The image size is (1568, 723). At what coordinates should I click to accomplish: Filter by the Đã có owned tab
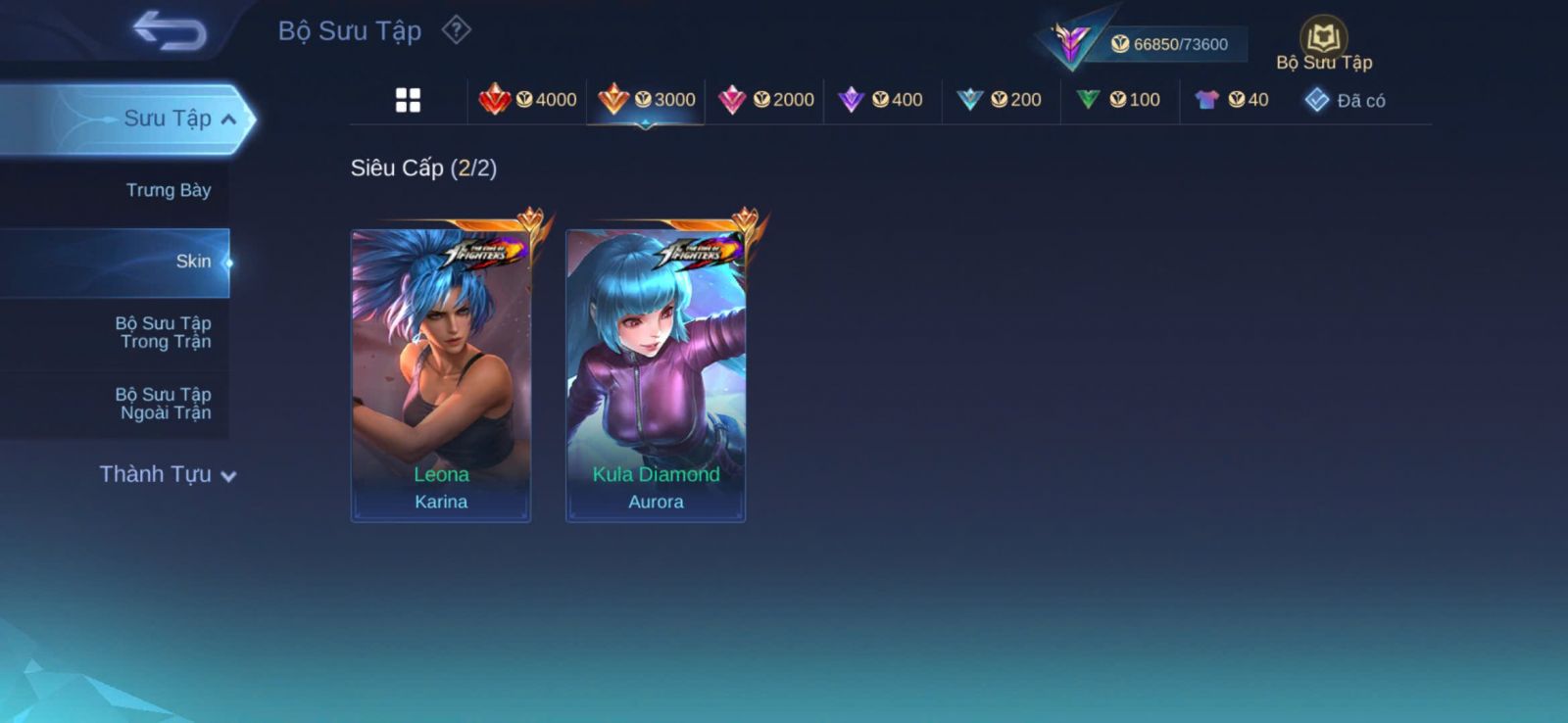(1346, 100)
